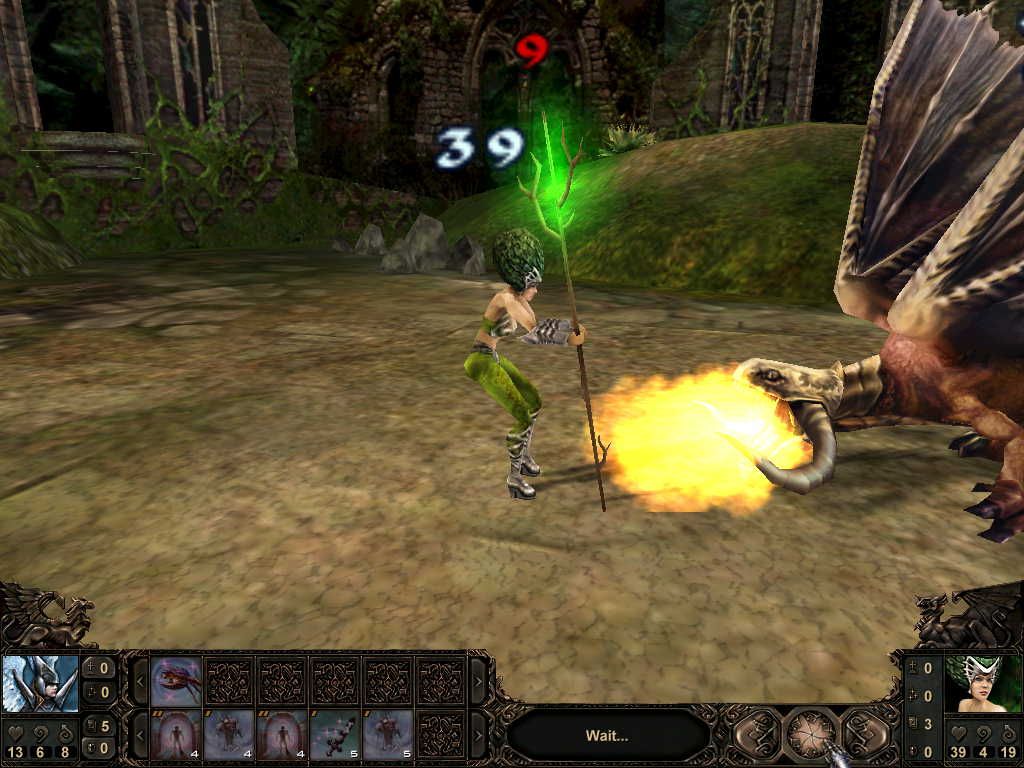This screenshot has width=1024, height=768.
Task: Page the upper card row to the right
Action: pos(478,681)
